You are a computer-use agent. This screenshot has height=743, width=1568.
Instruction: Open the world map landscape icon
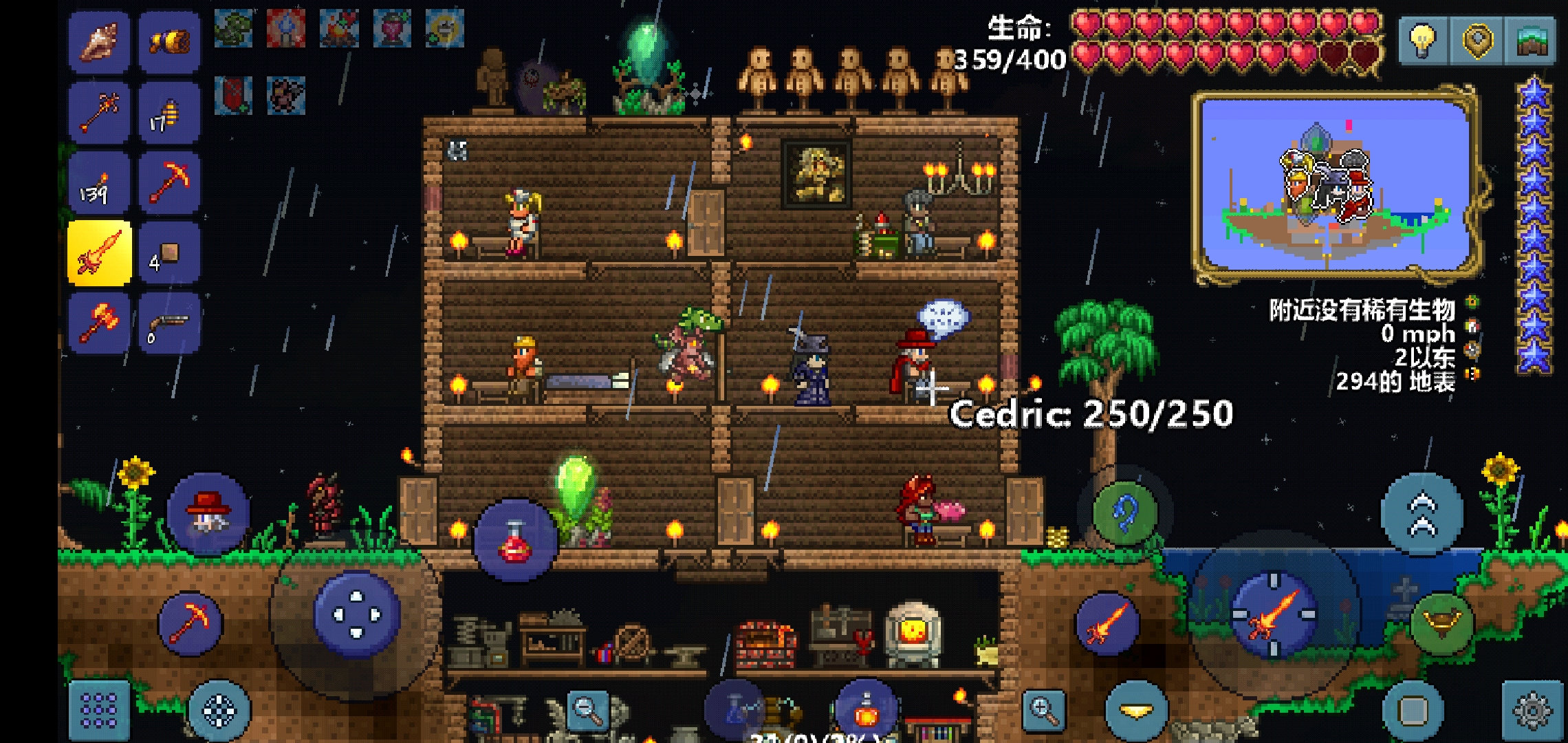click(x=1532, y=41)
